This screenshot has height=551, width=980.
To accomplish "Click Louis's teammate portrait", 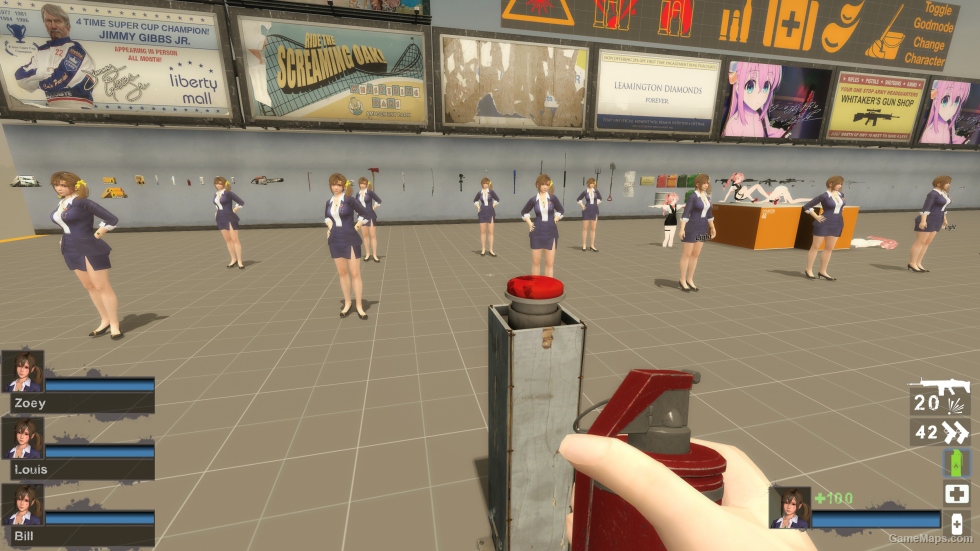I will coord(22,438).
